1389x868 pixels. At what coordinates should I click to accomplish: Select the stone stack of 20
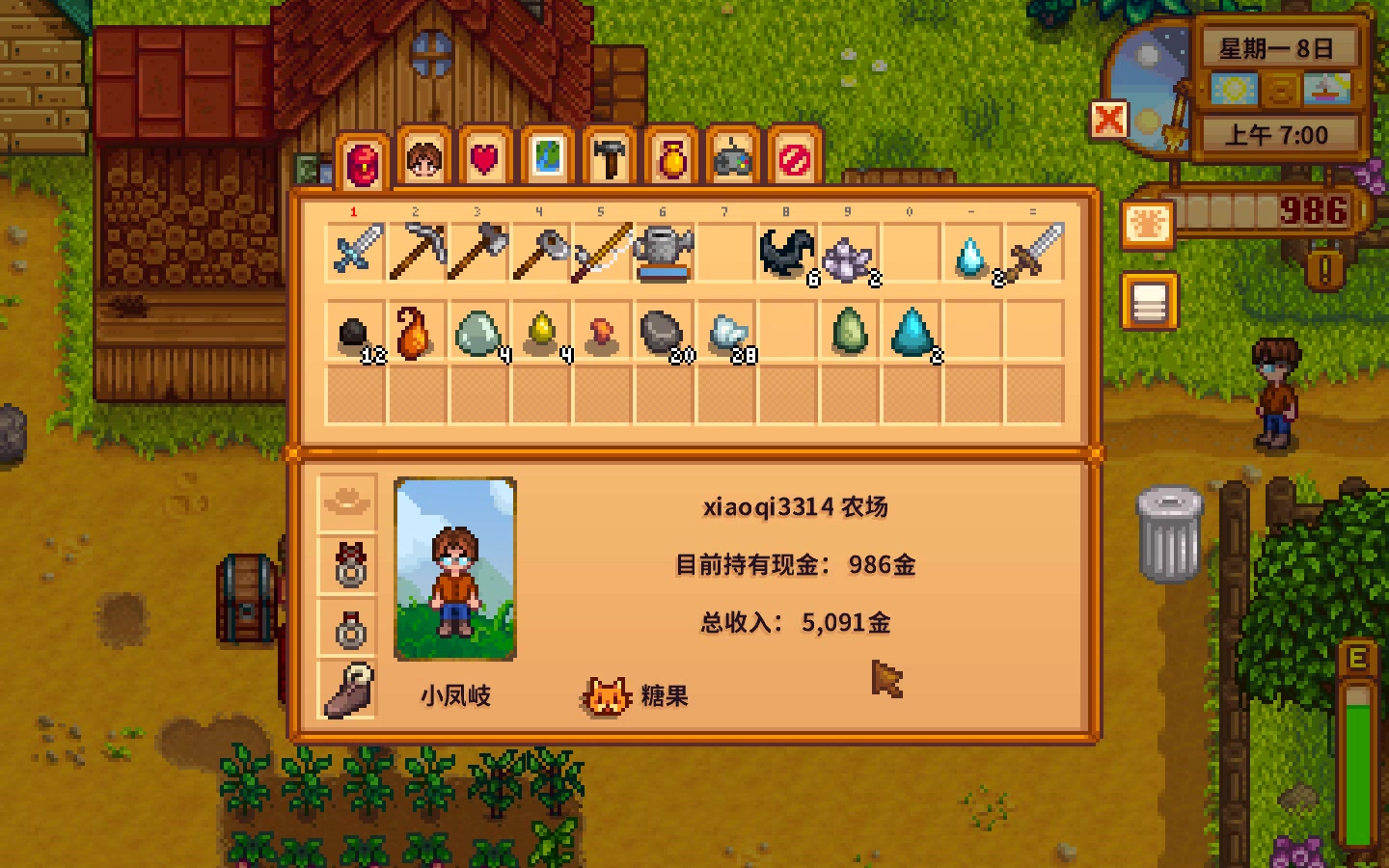664,333
